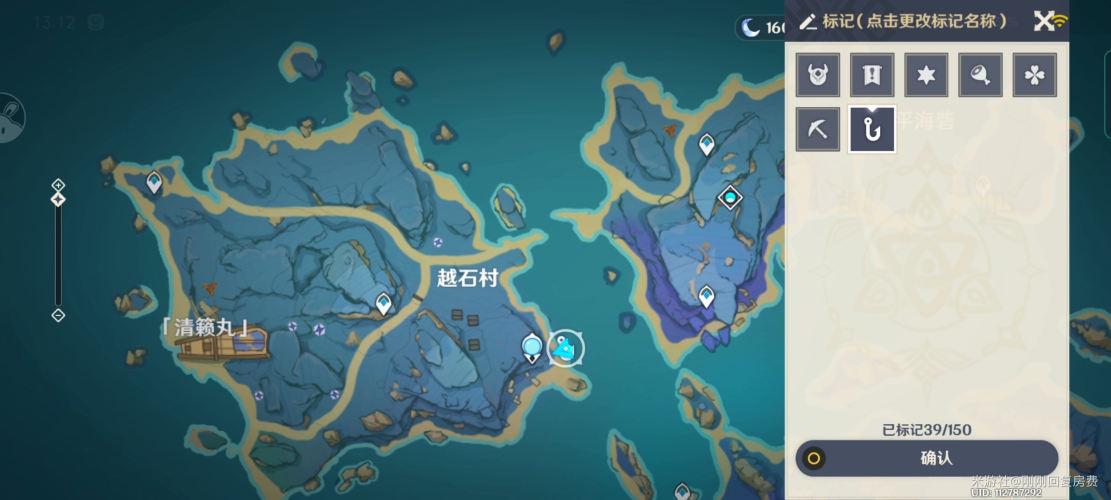The height and width of the screenshot is (500, 1111).
Task: Select the four-leaf clover marker icon
Action: (x=1034, y=75)
